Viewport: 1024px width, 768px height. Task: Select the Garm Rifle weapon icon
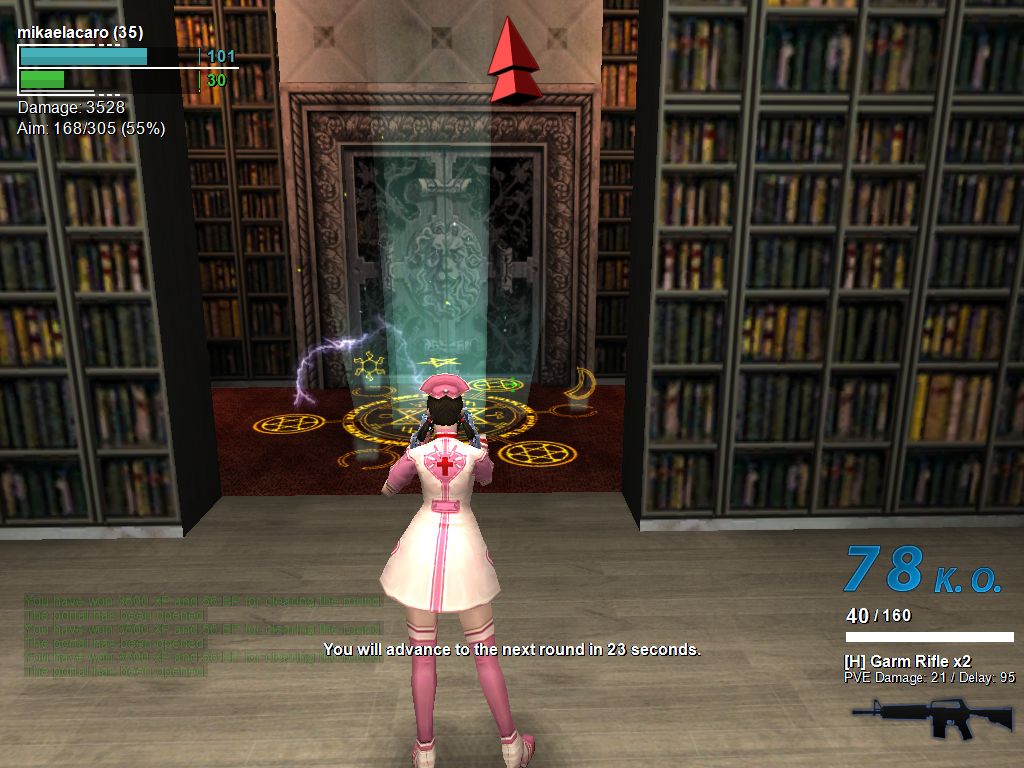(918, 716)
